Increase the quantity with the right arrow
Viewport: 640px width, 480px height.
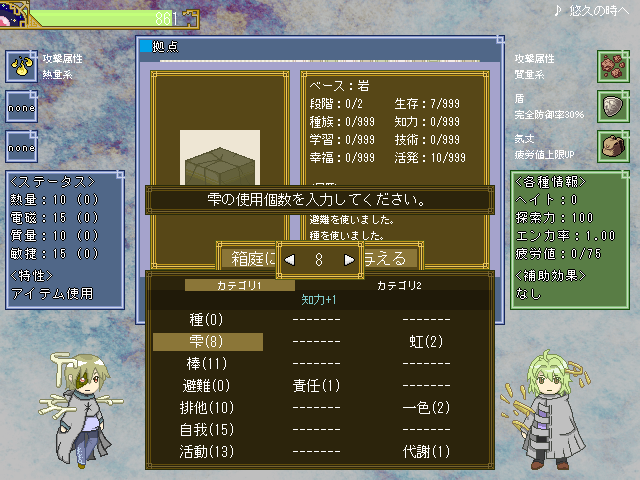(349, 259)
